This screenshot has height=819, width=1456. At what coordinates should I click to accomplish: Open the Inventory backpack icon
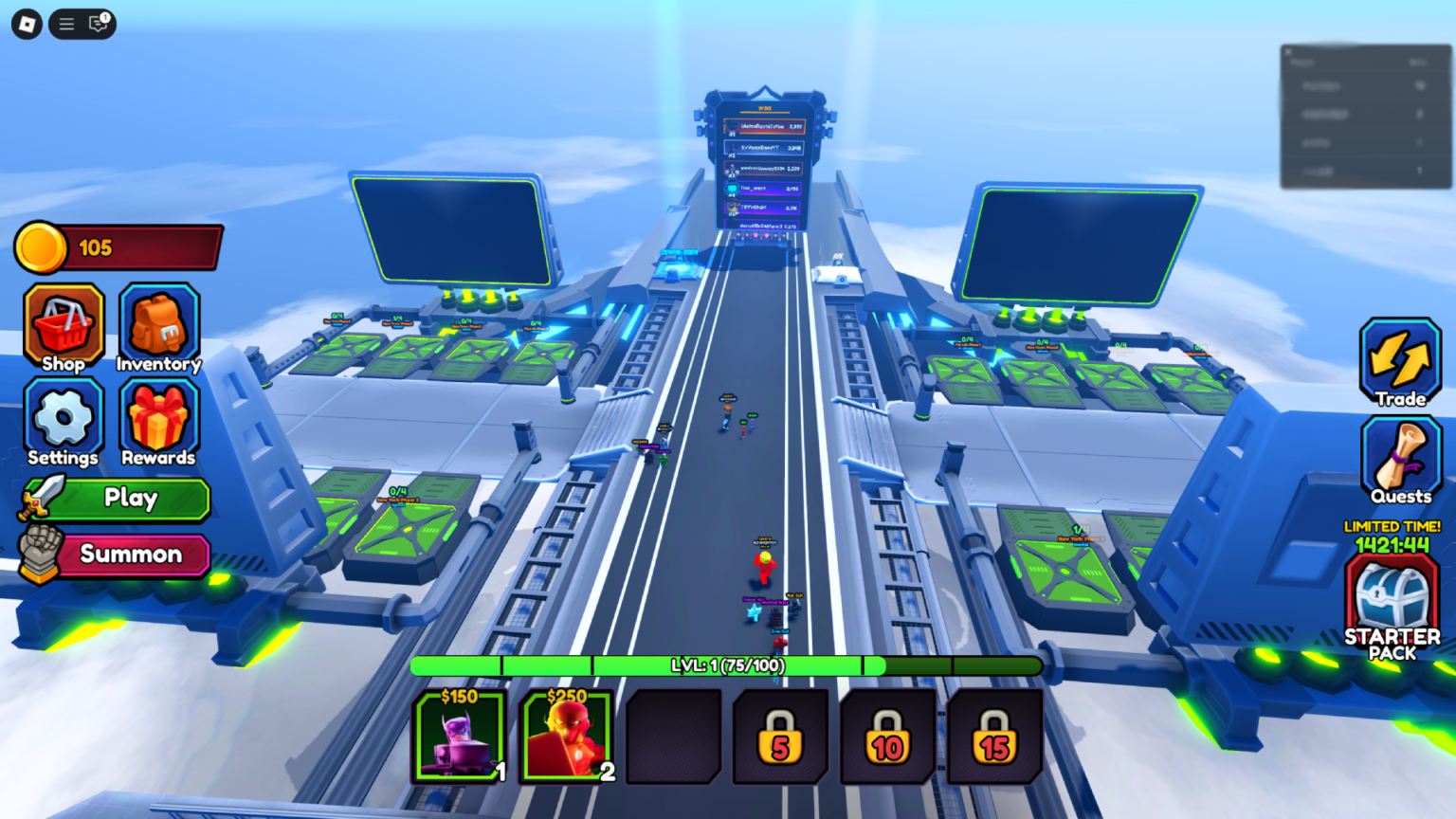pyautogui.click(x=157, y=327)
